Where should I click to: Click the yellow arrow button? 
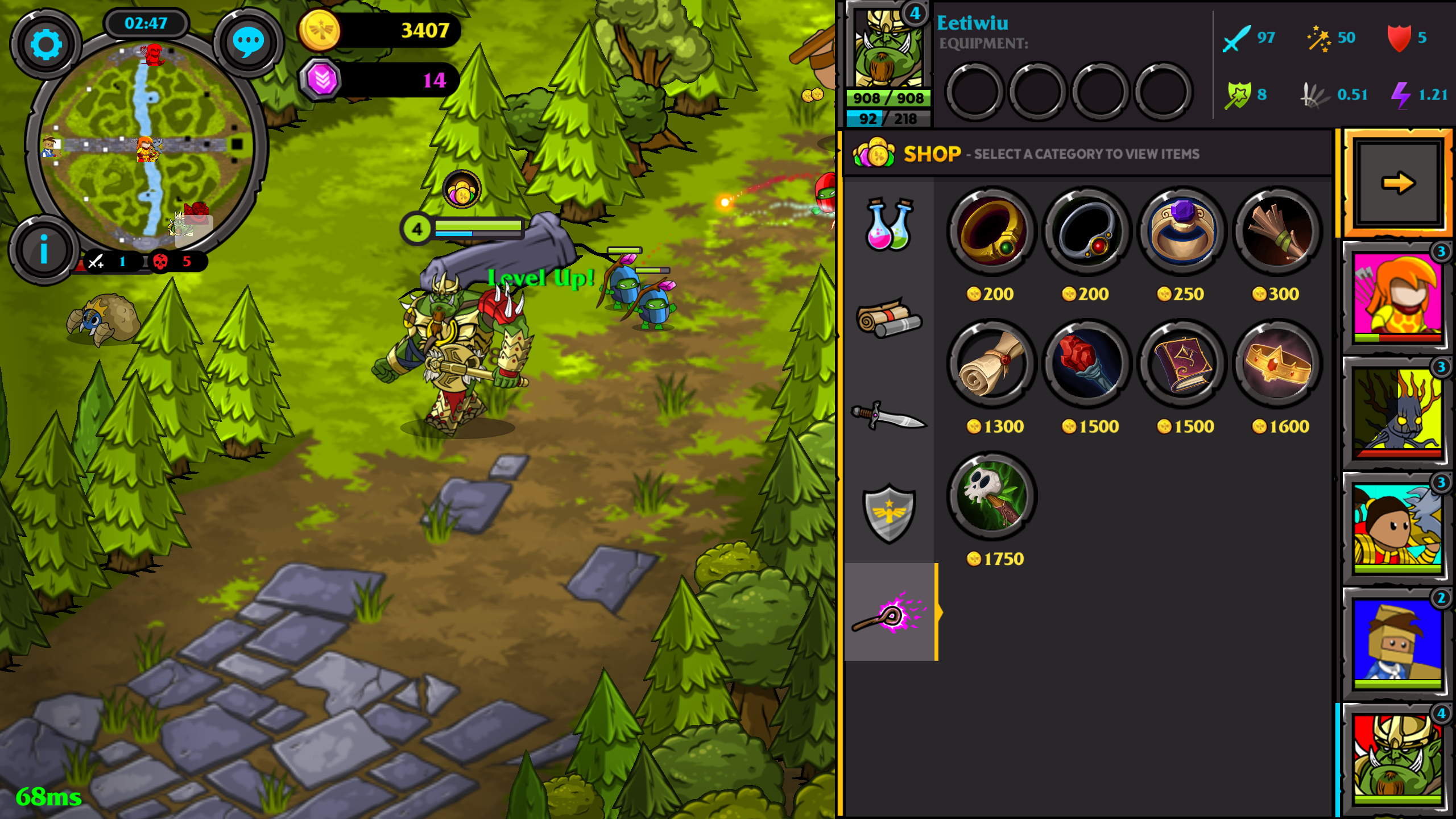pyautogui.click(x=1397, y=183)
